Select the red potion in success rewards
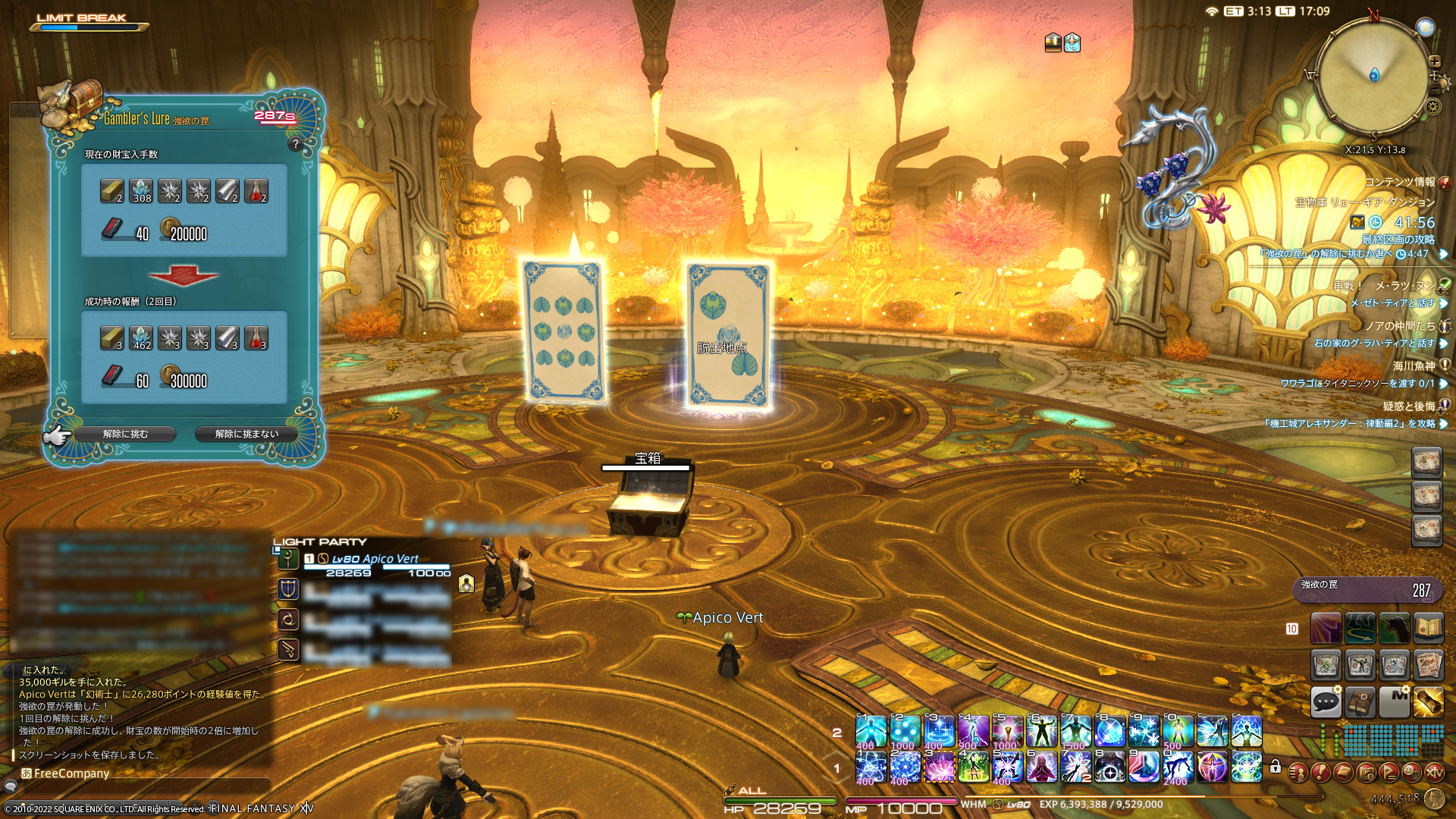Screen dimensions: 1456x819 (x=256, y=337)
